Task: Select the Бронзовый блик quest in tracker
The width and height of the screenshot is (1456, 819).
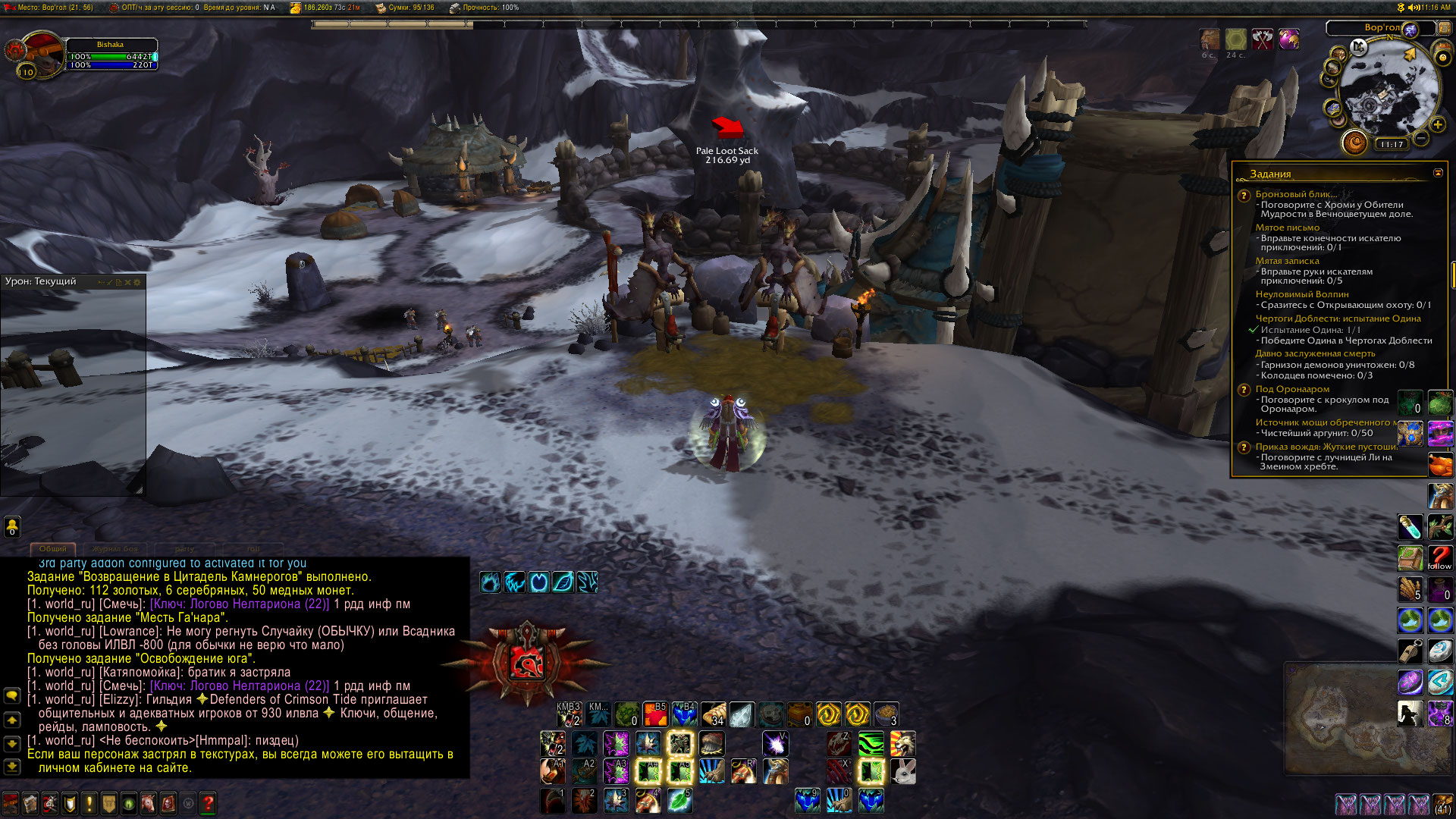Action: tap(1295, 194)
